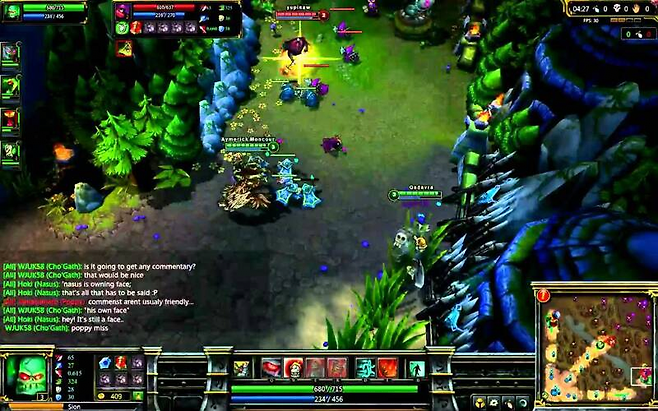Screen dimensions: 658x411
Task: Click the round orange button above minimap
Action: click(543, 294)
